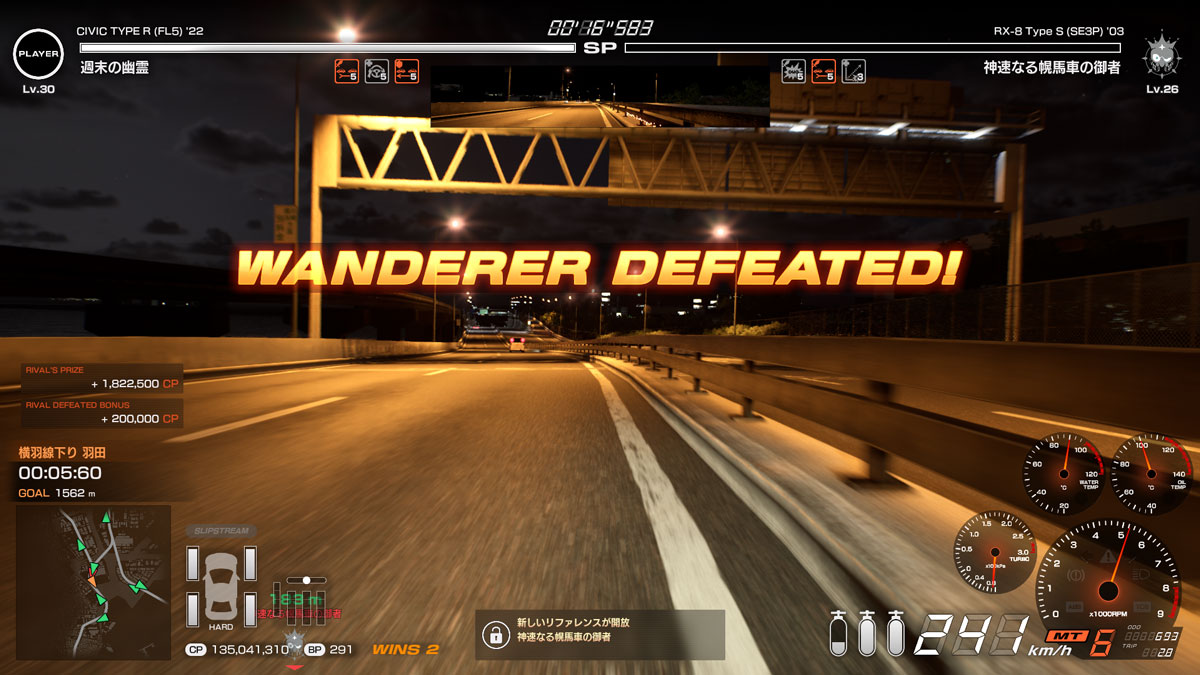Select the SLIPSTREAM indicator label
The height and width of the screenshot is (675, 1200).
pyautogui.click(x=220, y=530)
